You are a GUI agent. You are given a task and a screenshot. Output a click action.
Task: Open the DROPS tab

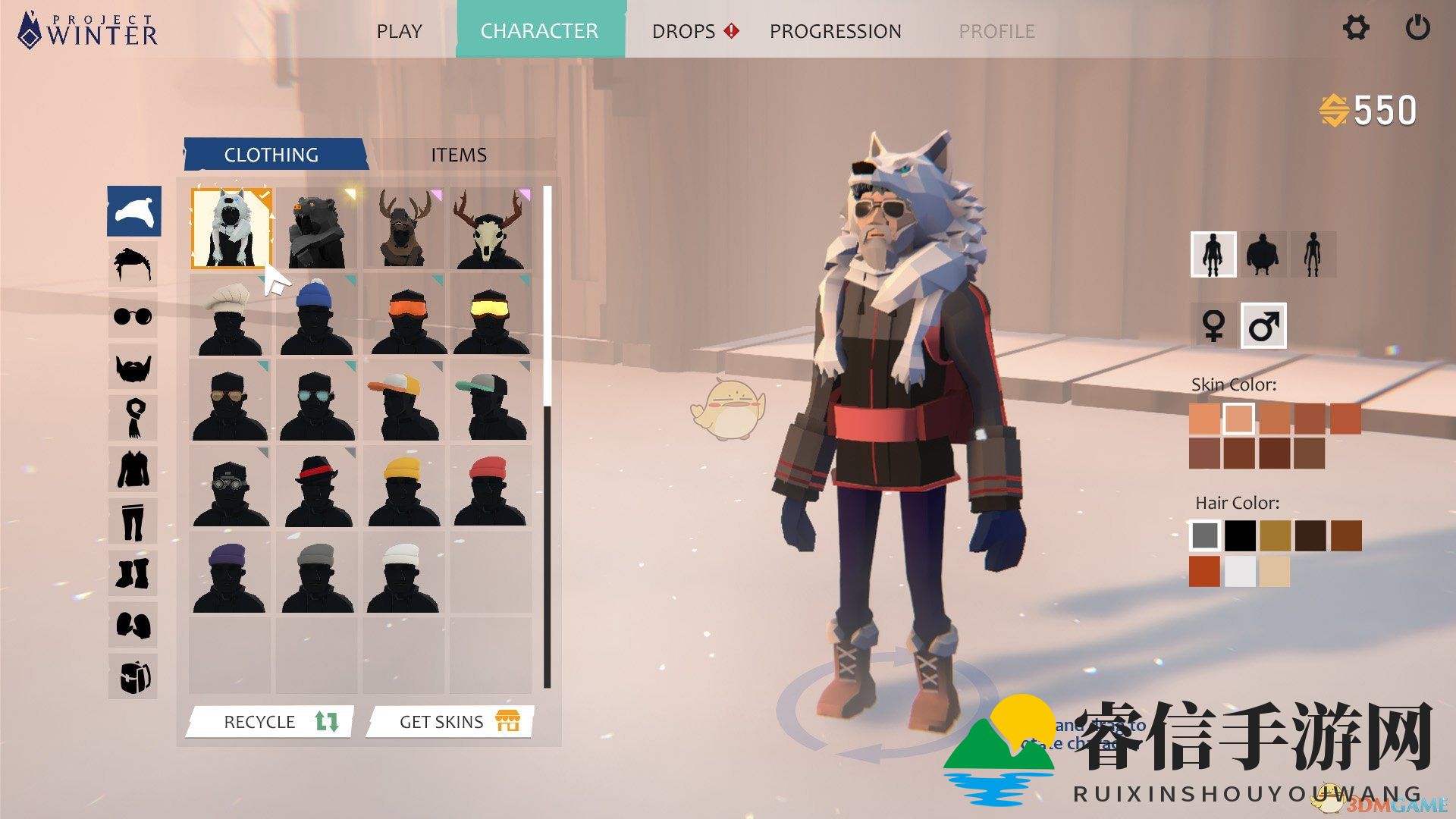point(684,31)
